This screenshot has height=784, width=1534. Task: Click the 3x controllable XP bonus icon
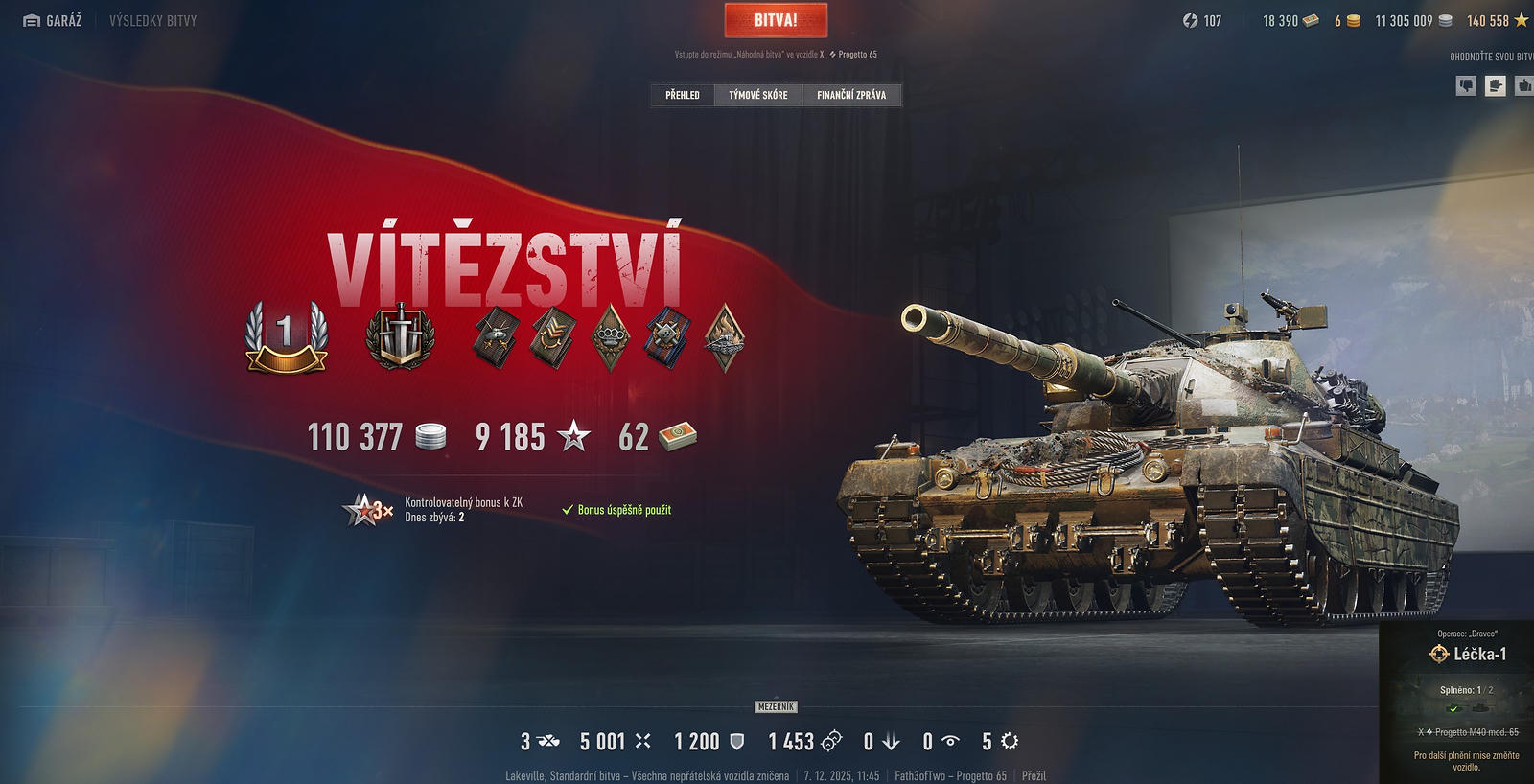pyautogui.click(x=368, y=510)
